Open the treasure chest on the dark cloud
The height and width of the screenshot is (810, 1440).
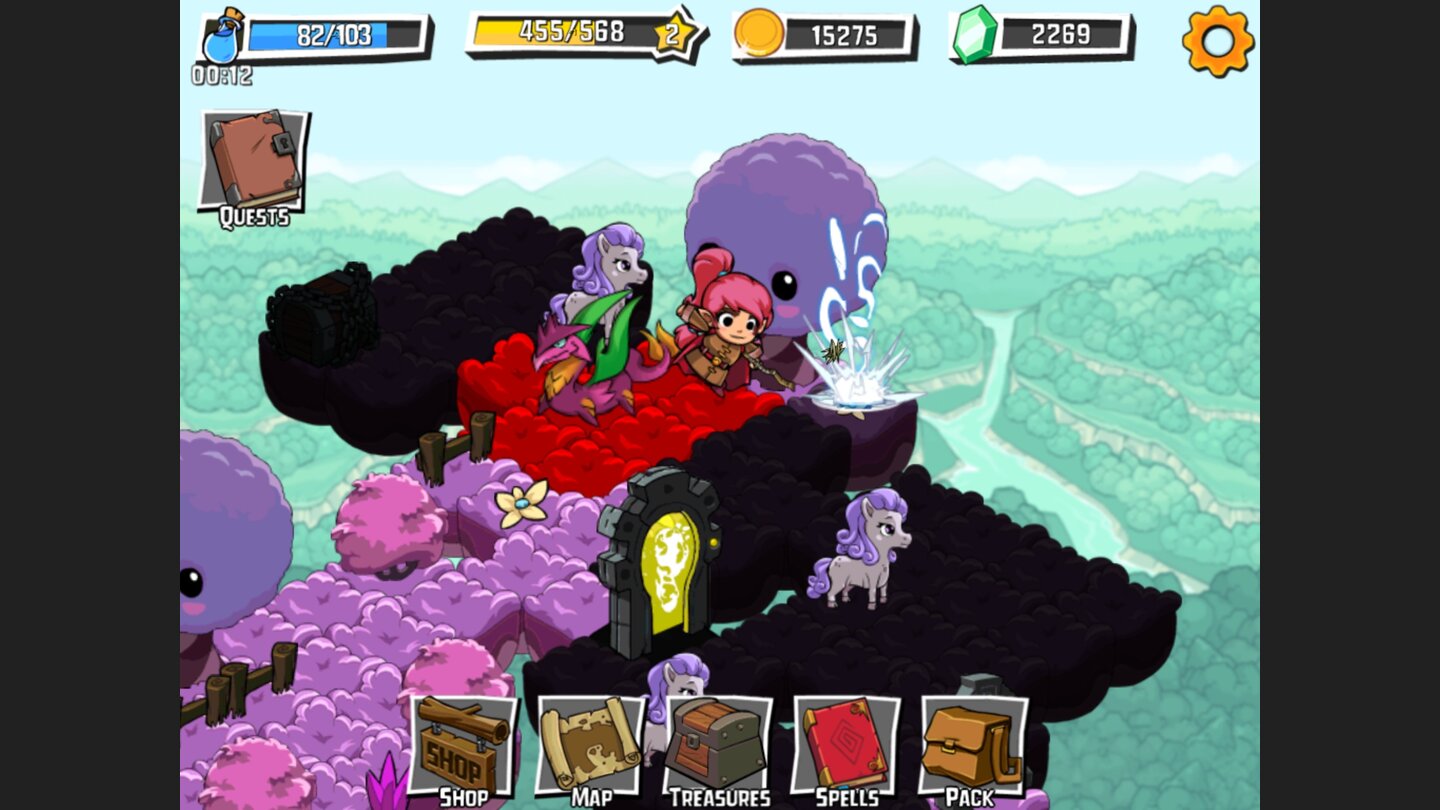tap(320, 320)
